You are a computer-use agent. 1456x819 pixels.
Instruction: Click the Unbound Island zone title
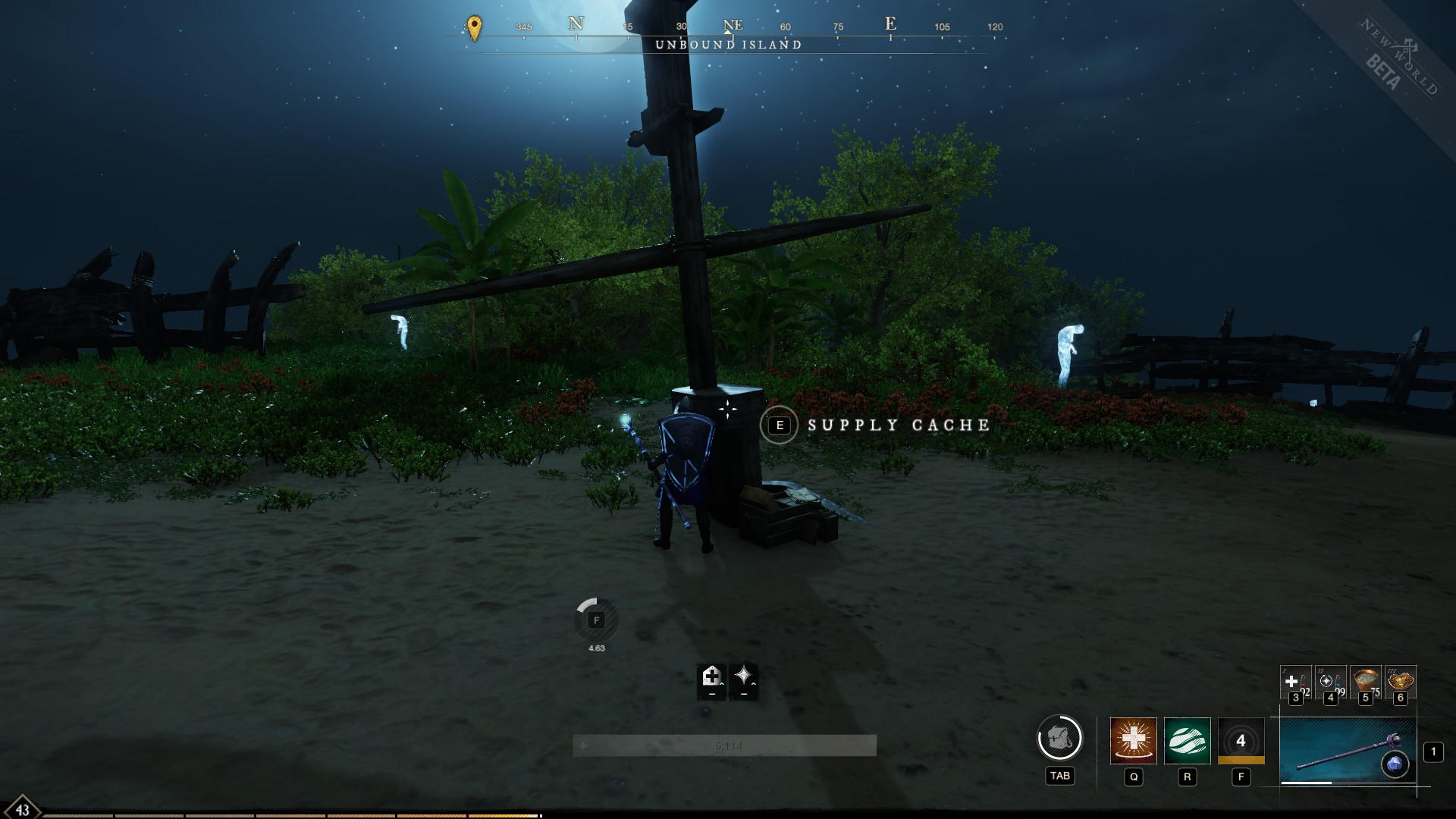pos(729,45)
